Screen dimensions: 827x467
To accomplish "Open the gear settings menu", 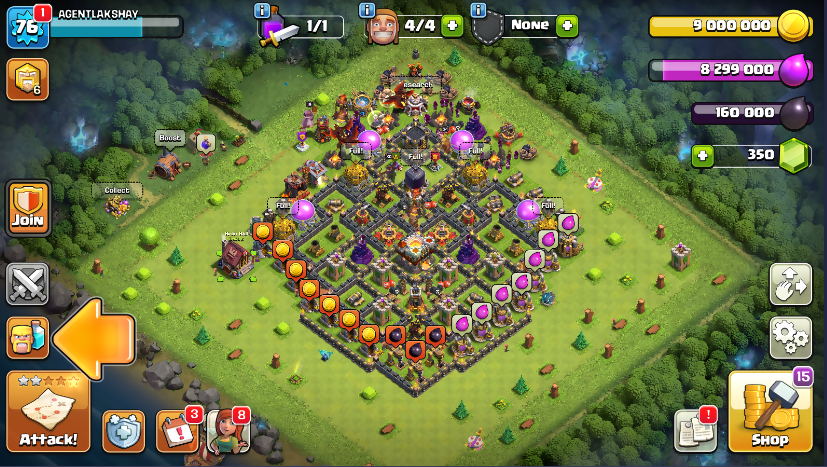I will pos(790,338).
